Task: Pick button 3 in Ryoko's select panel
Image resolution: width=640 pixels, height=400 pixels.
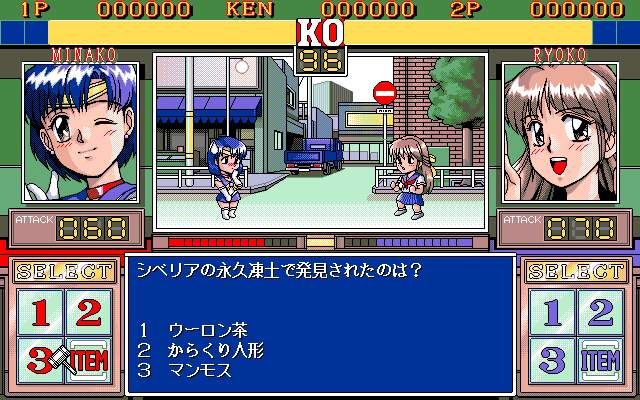Action: pyautogui.click(x=552, y=360)
